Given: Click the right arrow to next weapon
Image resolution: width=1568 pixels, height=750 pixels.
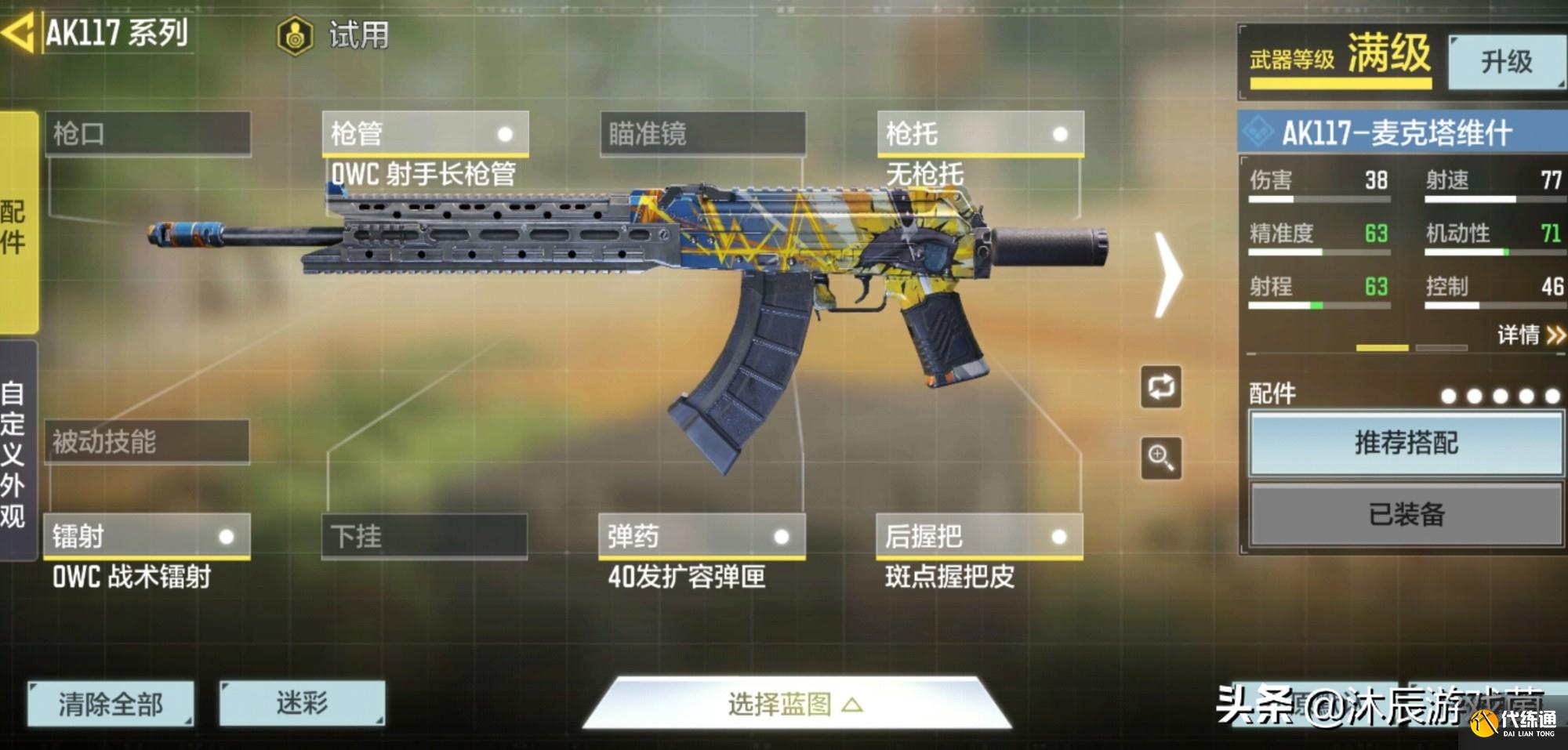Looking at the screenshot, I should [x=1169, y=274].
